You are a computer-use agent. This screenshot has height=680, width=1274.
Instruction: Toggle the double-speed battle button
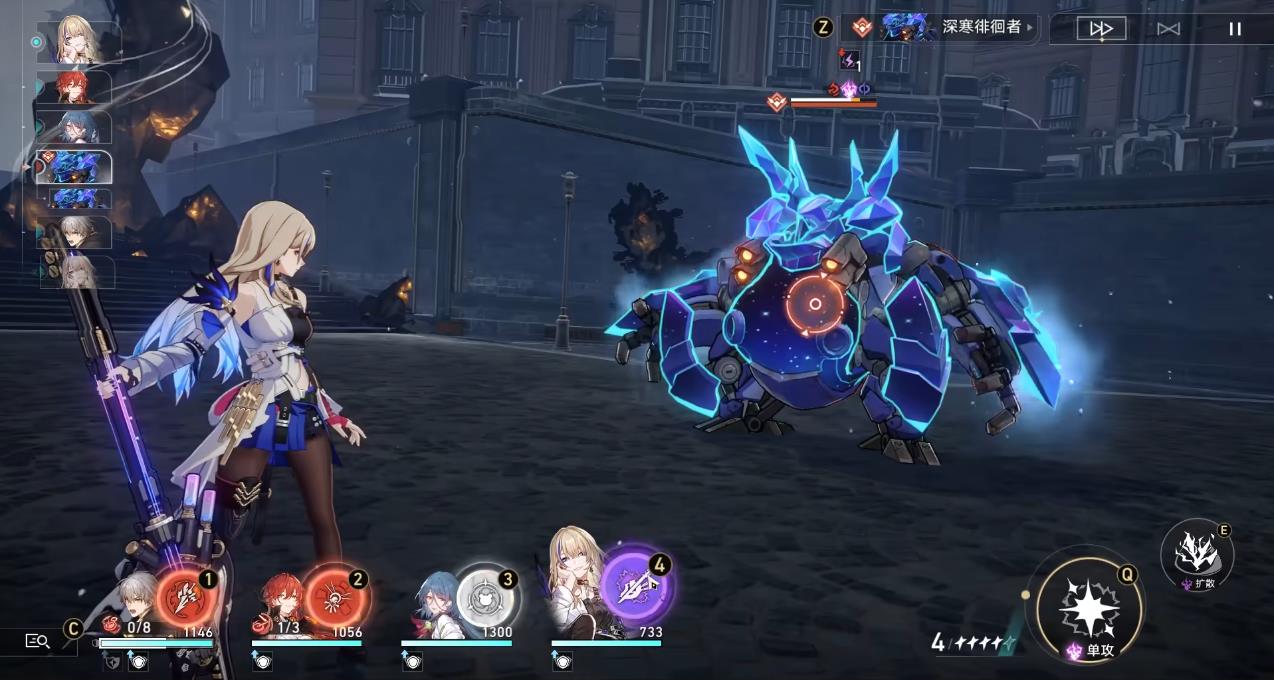click(x=1101, y=29)
